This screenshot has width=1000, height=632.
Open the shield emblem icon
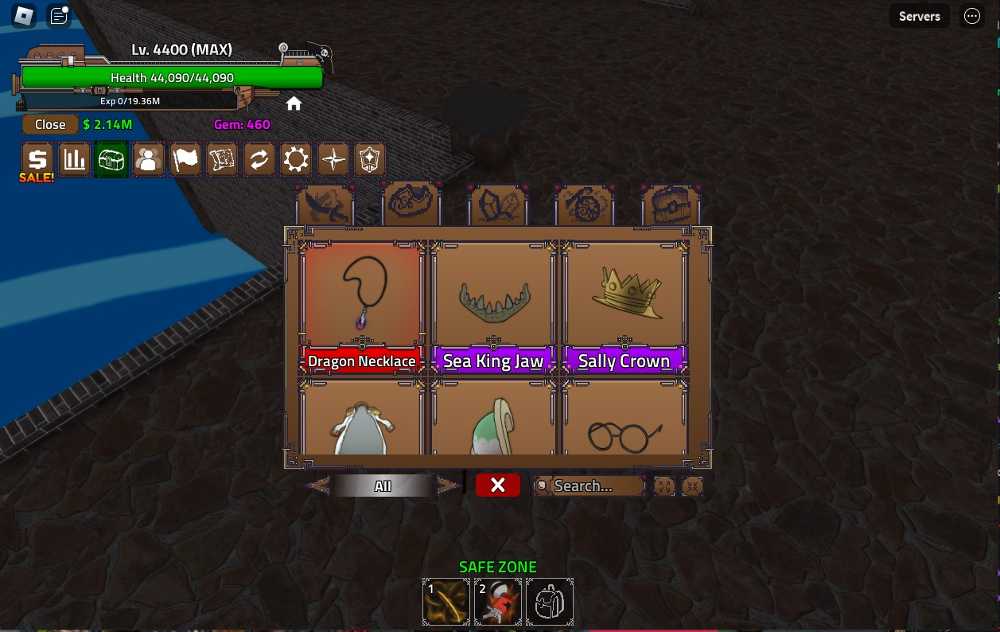[370, 160]
